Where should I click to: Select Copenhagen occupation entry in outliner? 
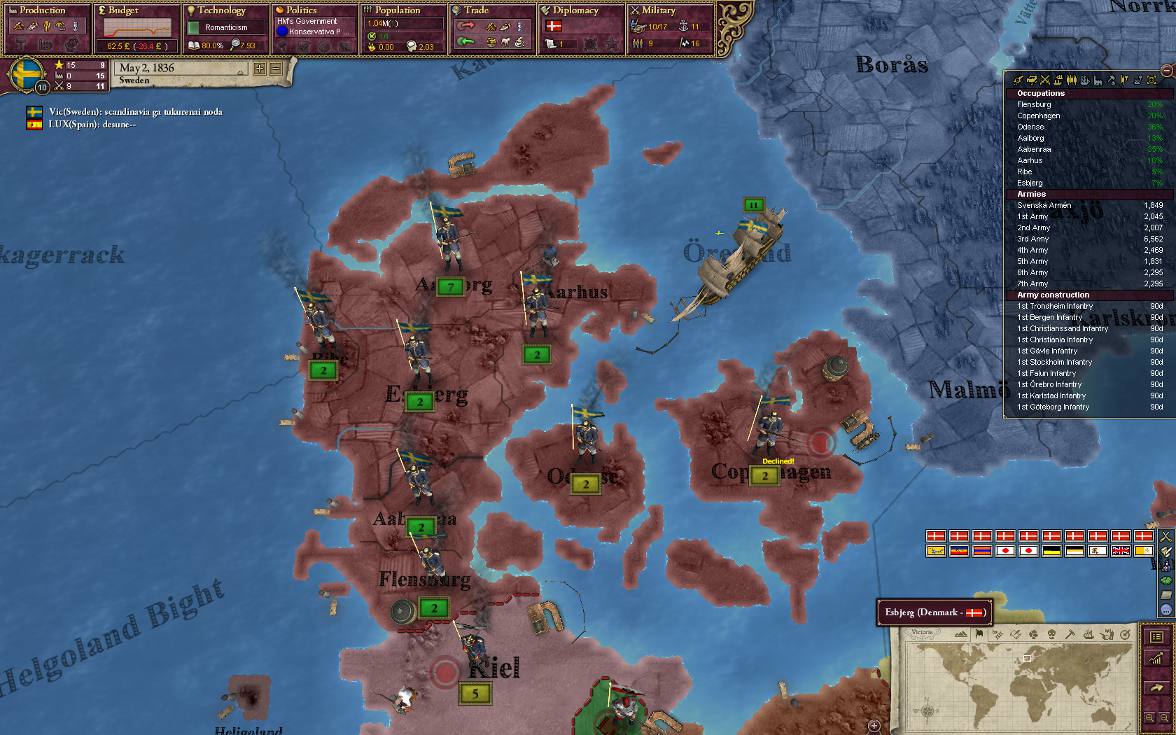pos(1038,116)
